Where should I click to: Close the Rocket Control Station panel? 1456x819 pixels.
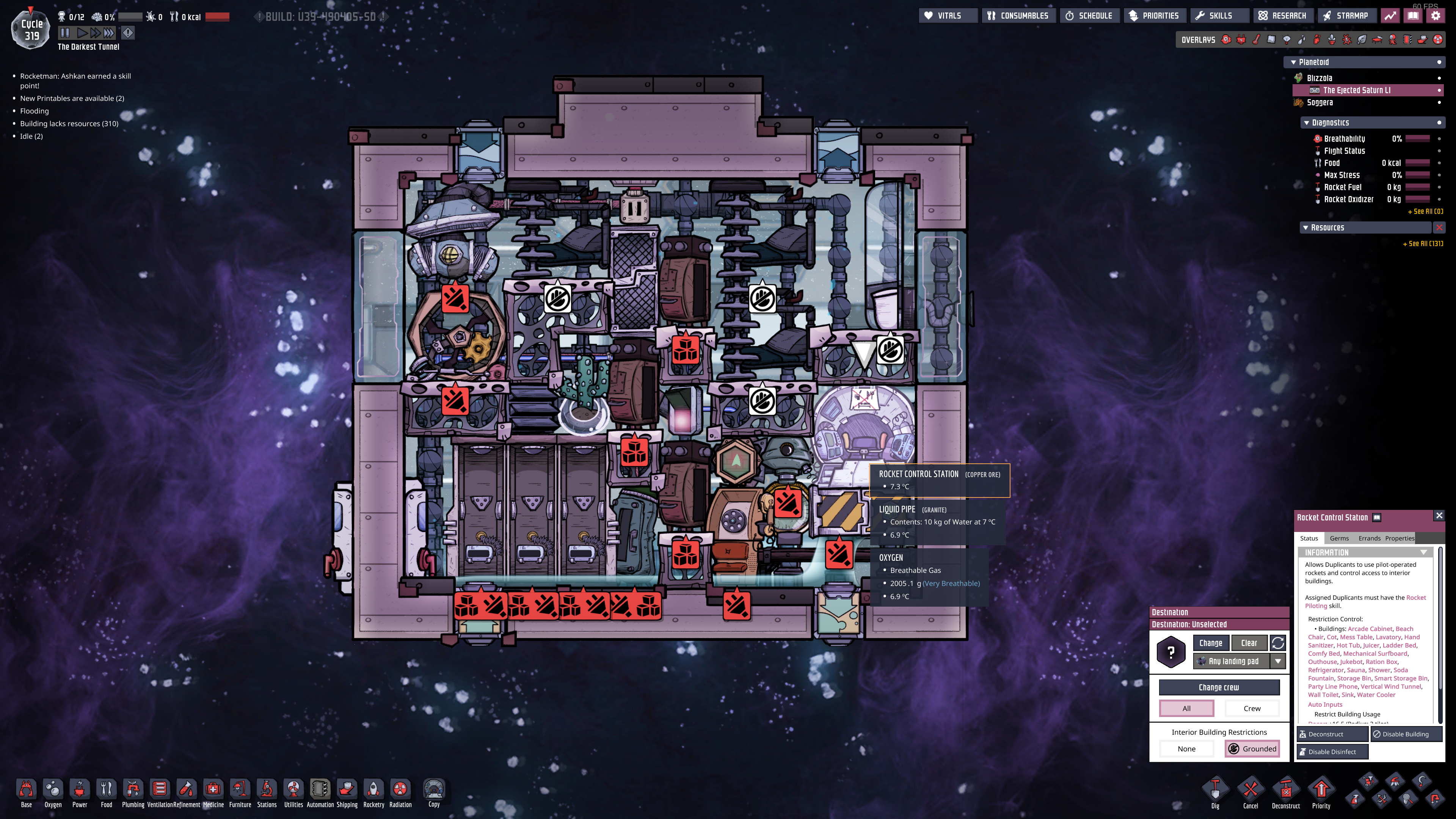tap(1439, 516)
